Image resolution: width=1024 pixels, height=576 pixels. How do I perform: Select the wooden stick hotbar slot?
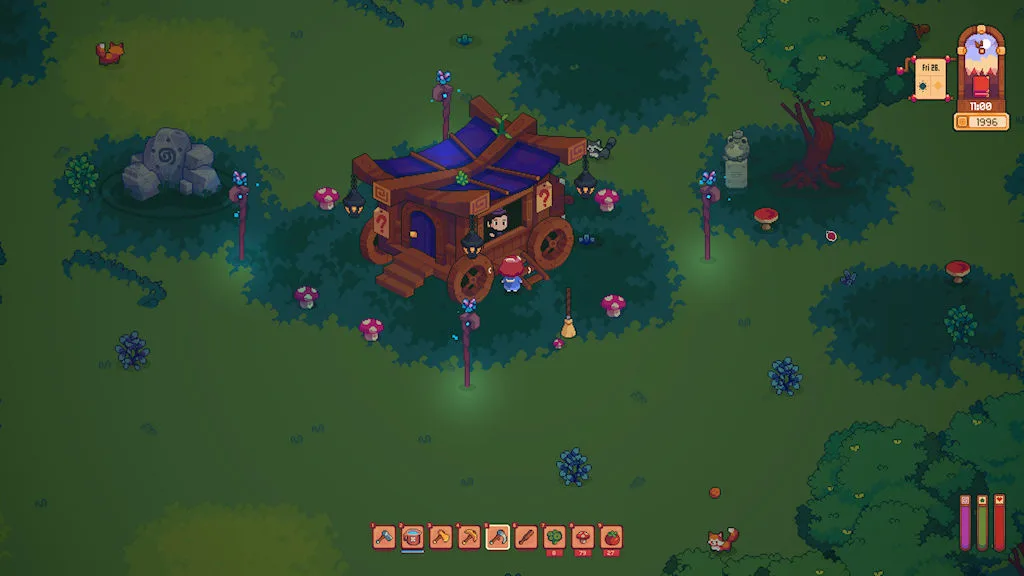click(526, 538)
